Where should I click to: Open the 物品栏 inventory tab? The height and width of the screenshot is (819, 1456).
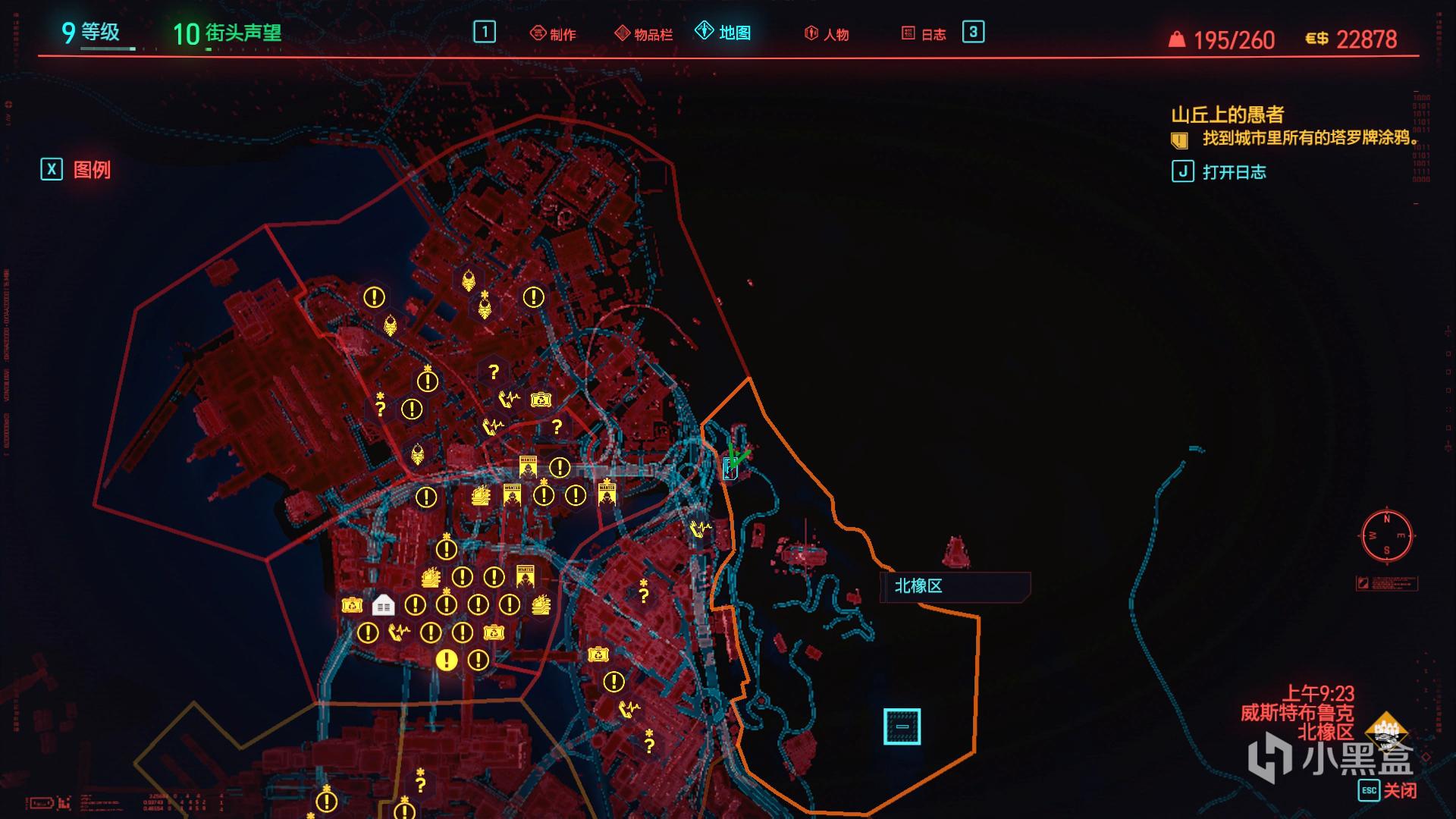coord(644,34)
